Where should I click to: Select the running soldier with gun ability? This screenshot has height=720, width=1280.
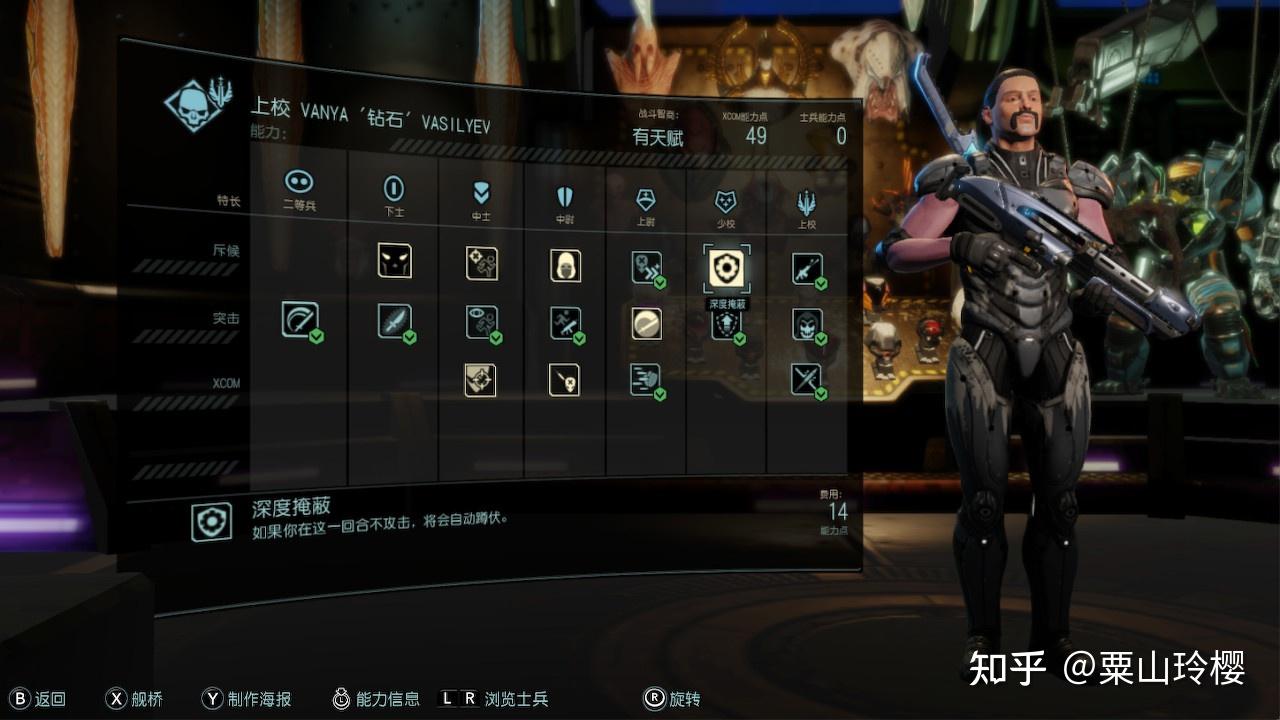(565, 323)
